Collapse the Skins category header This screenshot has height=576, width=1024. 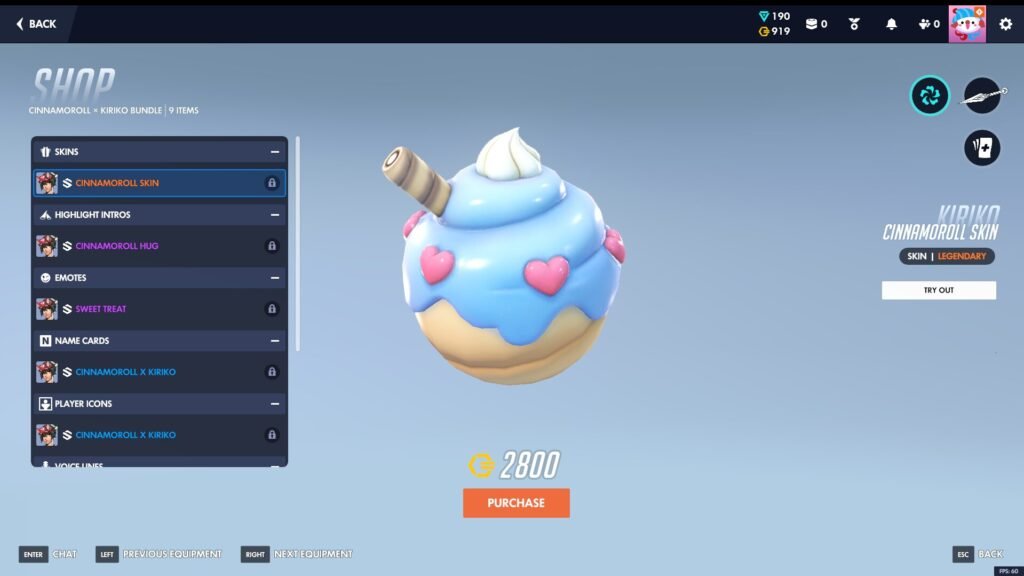pos(274,152)
